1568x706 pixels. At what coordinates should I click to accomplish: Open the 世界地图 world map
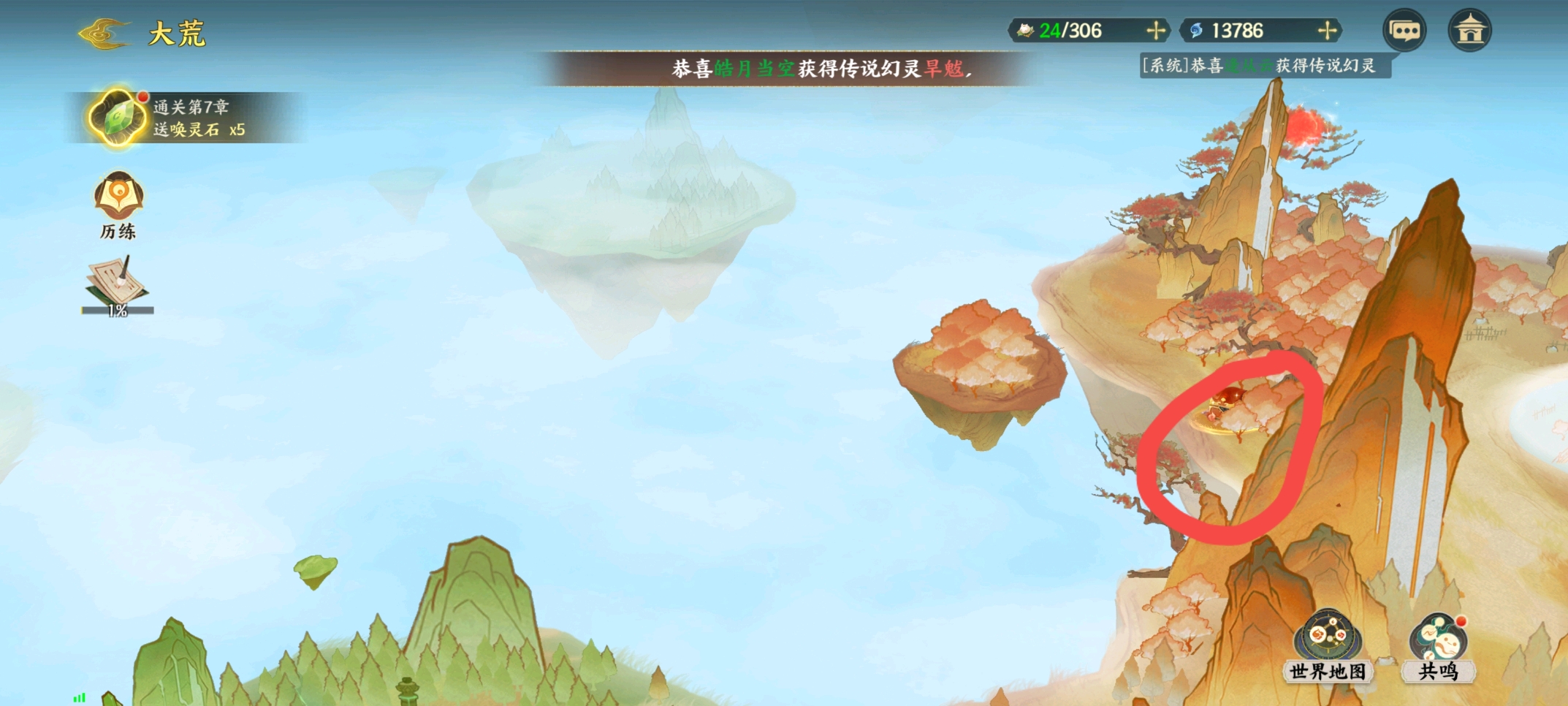1328,646
